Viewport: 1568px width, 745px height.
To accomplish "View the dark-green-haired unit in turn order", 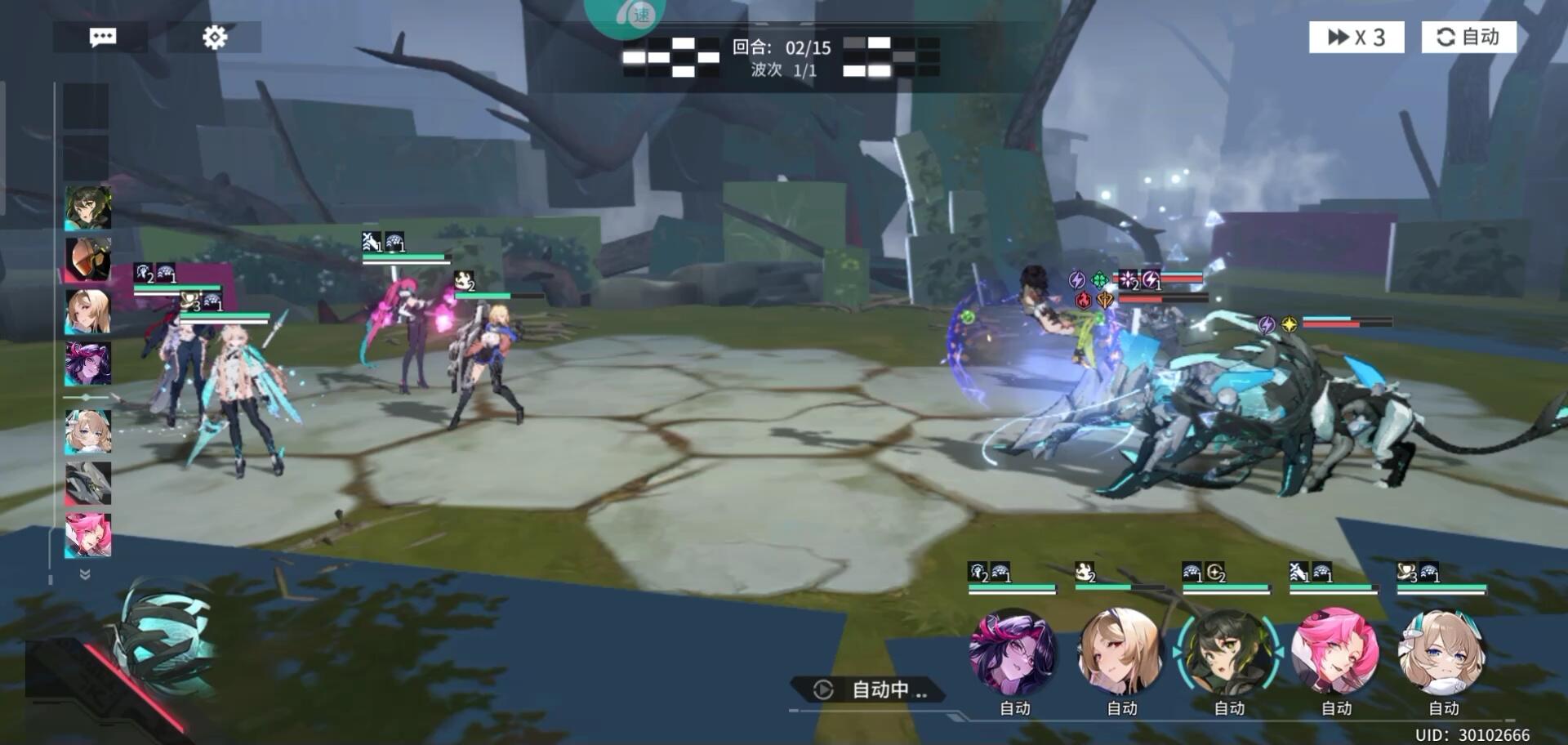I will click(88, 208).
